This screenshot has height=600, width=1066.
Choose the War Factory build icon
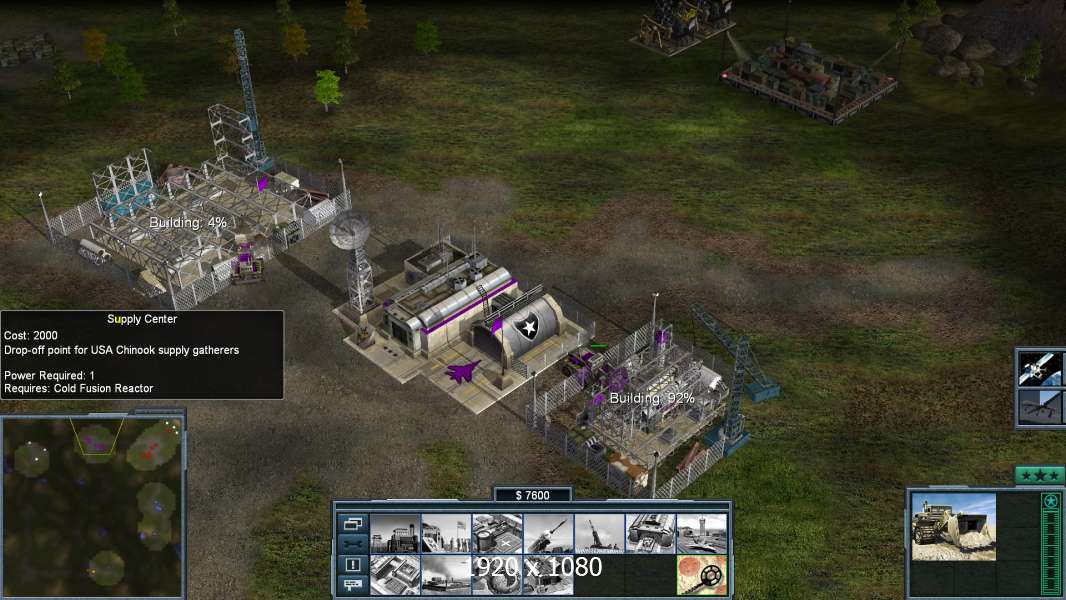[x=650, y=533]
